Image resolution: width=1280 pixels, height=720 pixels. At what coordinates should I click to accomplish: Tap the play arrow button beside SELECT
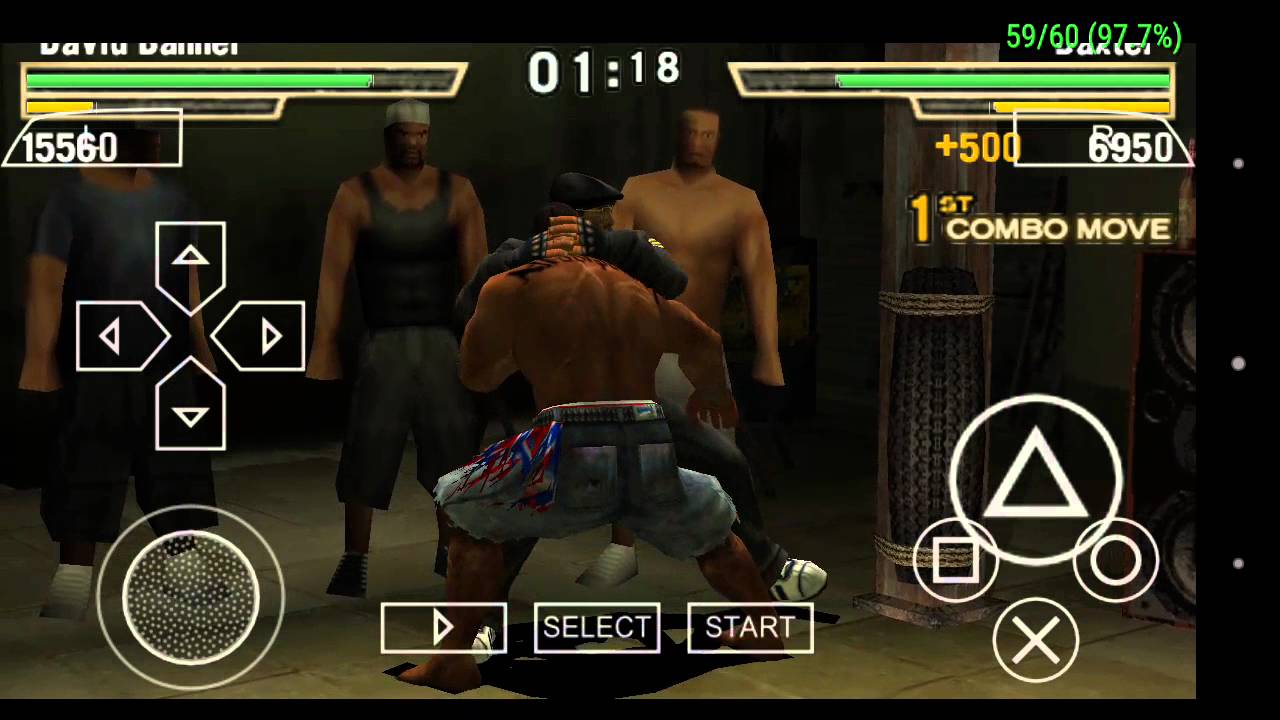pyautogui.click(x=443, y=627)
